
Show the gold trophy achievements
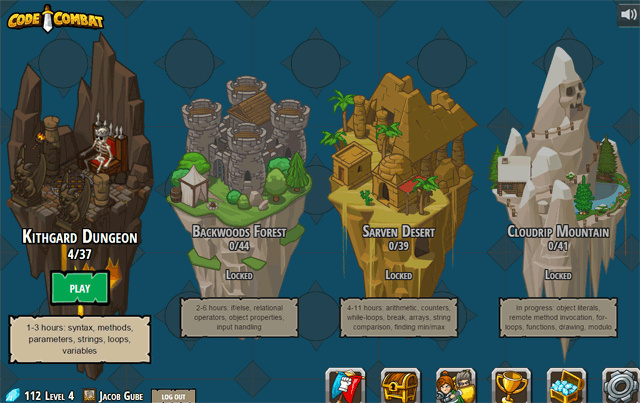tap(511, 386)
